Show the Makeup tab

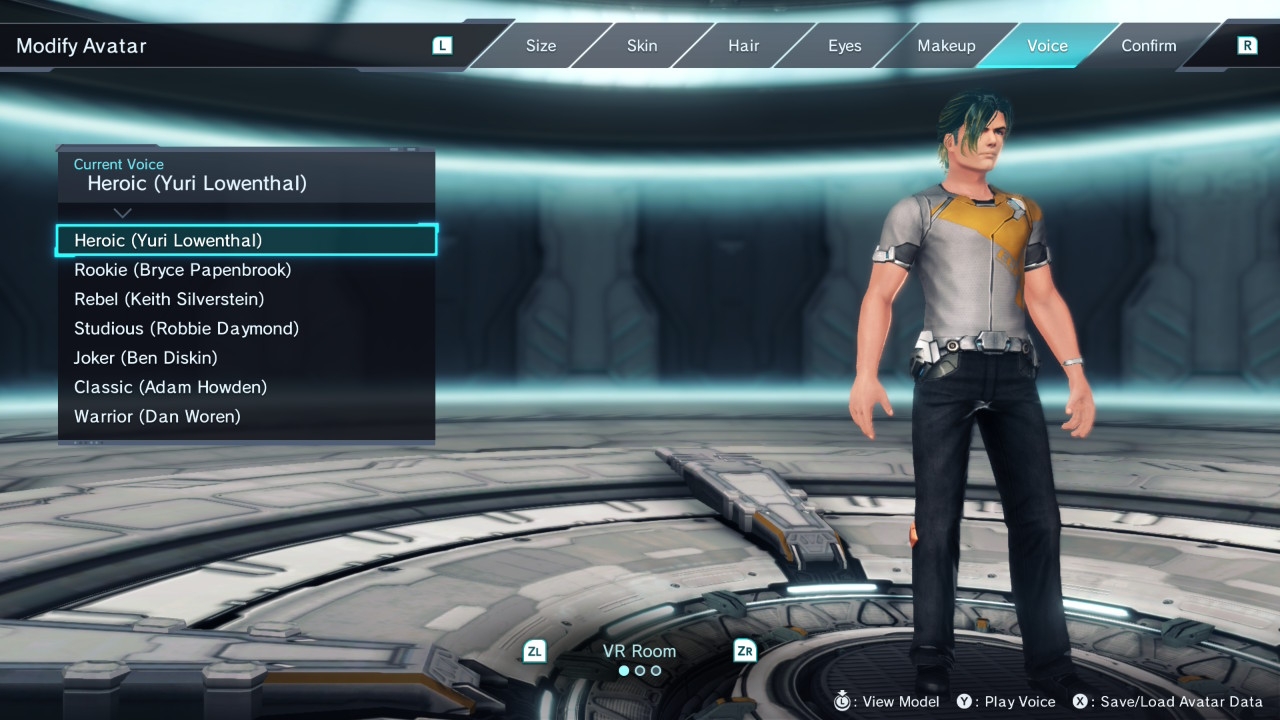(x=946, y=46)
